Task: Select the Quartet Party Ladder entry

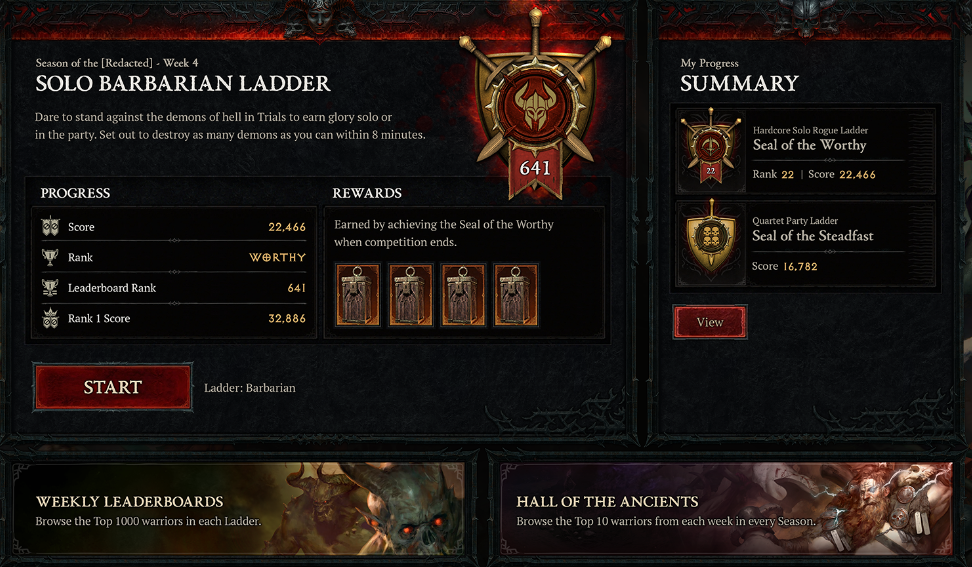Action: [806, 245]
